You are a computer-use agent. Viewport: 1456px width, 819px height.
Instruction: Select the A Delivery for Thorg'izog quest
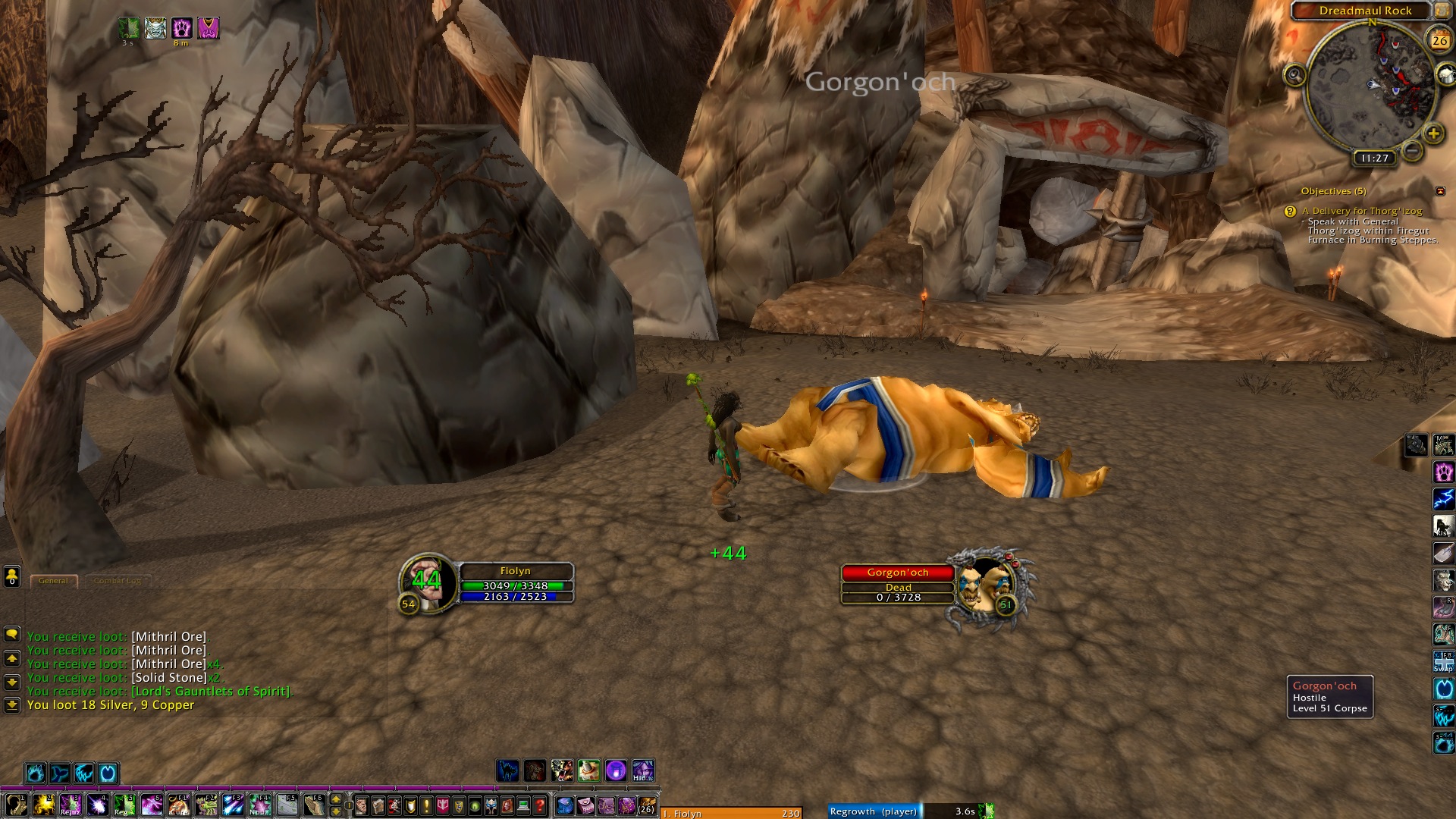coord(1361,211)
